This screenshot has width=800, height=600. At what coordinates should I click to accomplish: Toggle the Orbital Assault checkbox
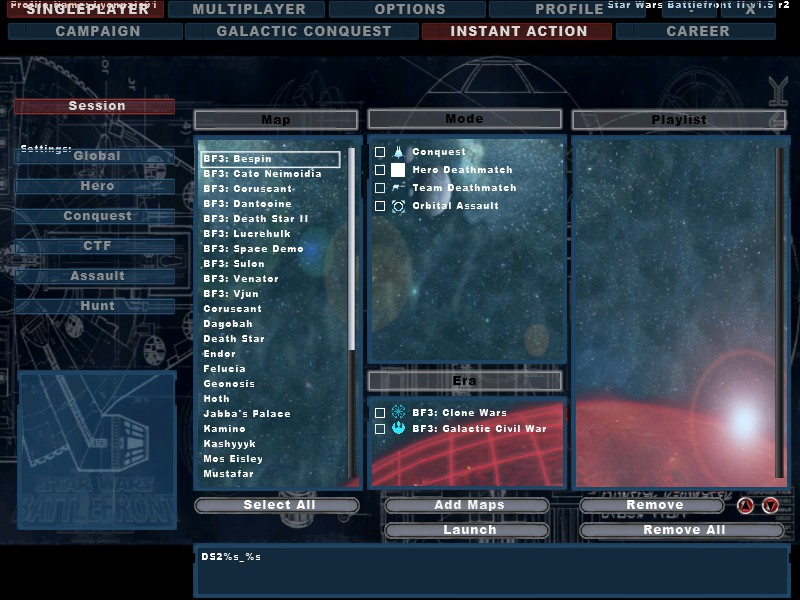380,206
